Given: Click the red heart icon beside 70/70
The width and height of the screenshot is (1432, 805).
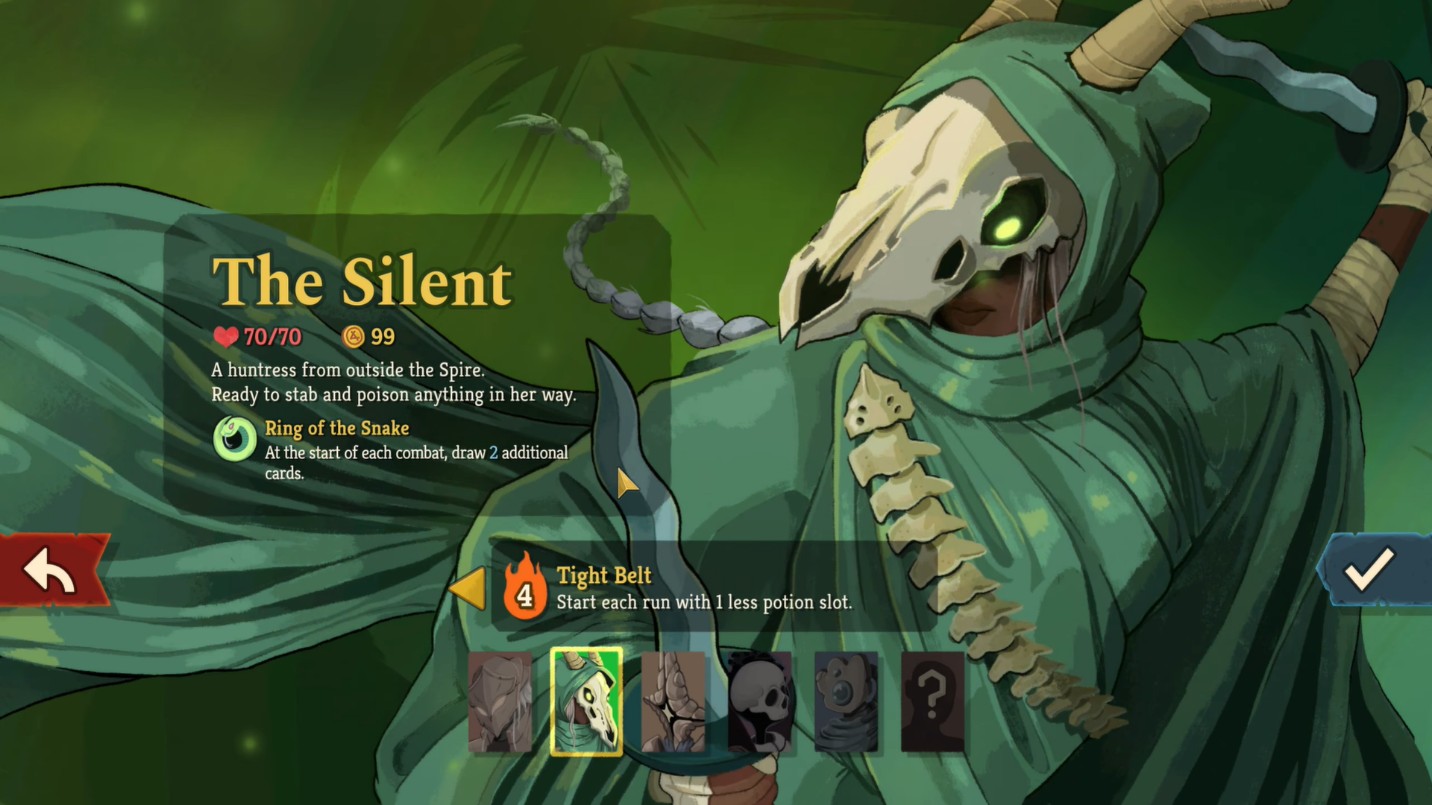Looking at the screenshot, I should (x=226, y=337).
